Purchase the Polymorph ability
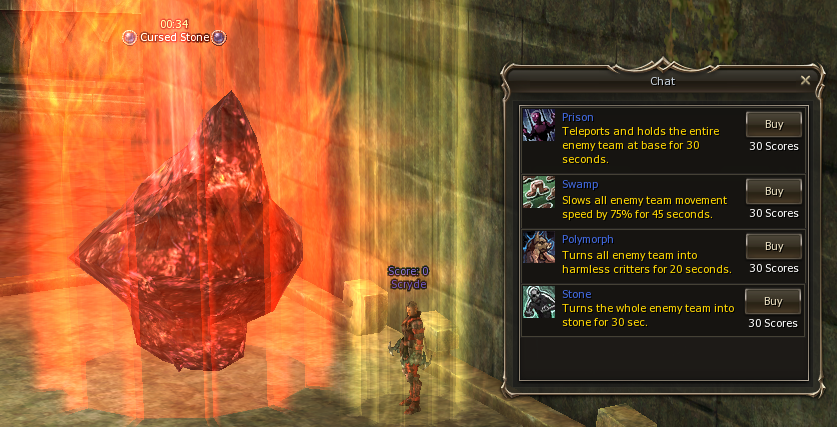This screenshot has width=837, height=427. (773, 246)
